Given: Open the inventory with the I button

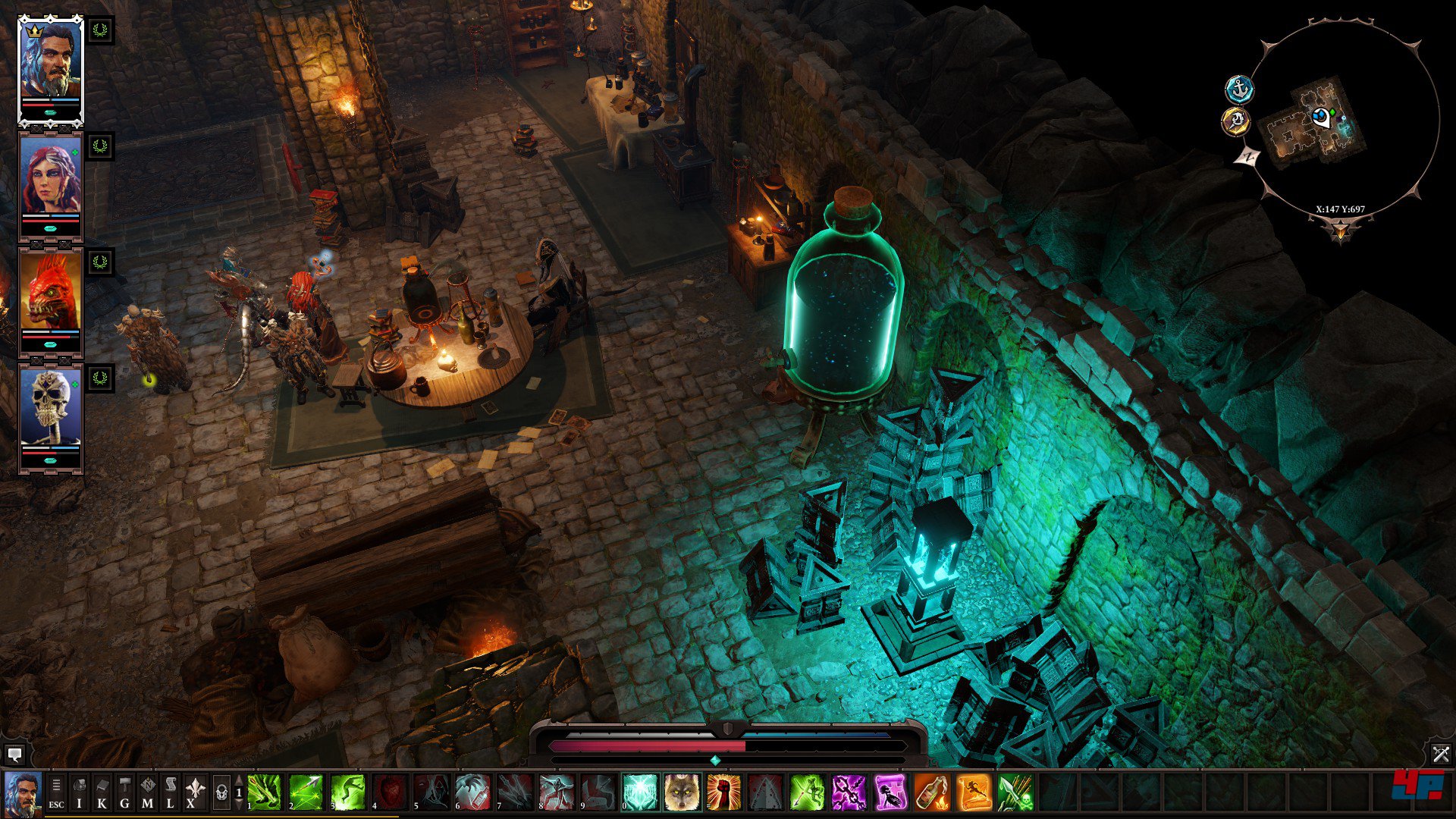Looking at the screenshot, I should [80, 792].
